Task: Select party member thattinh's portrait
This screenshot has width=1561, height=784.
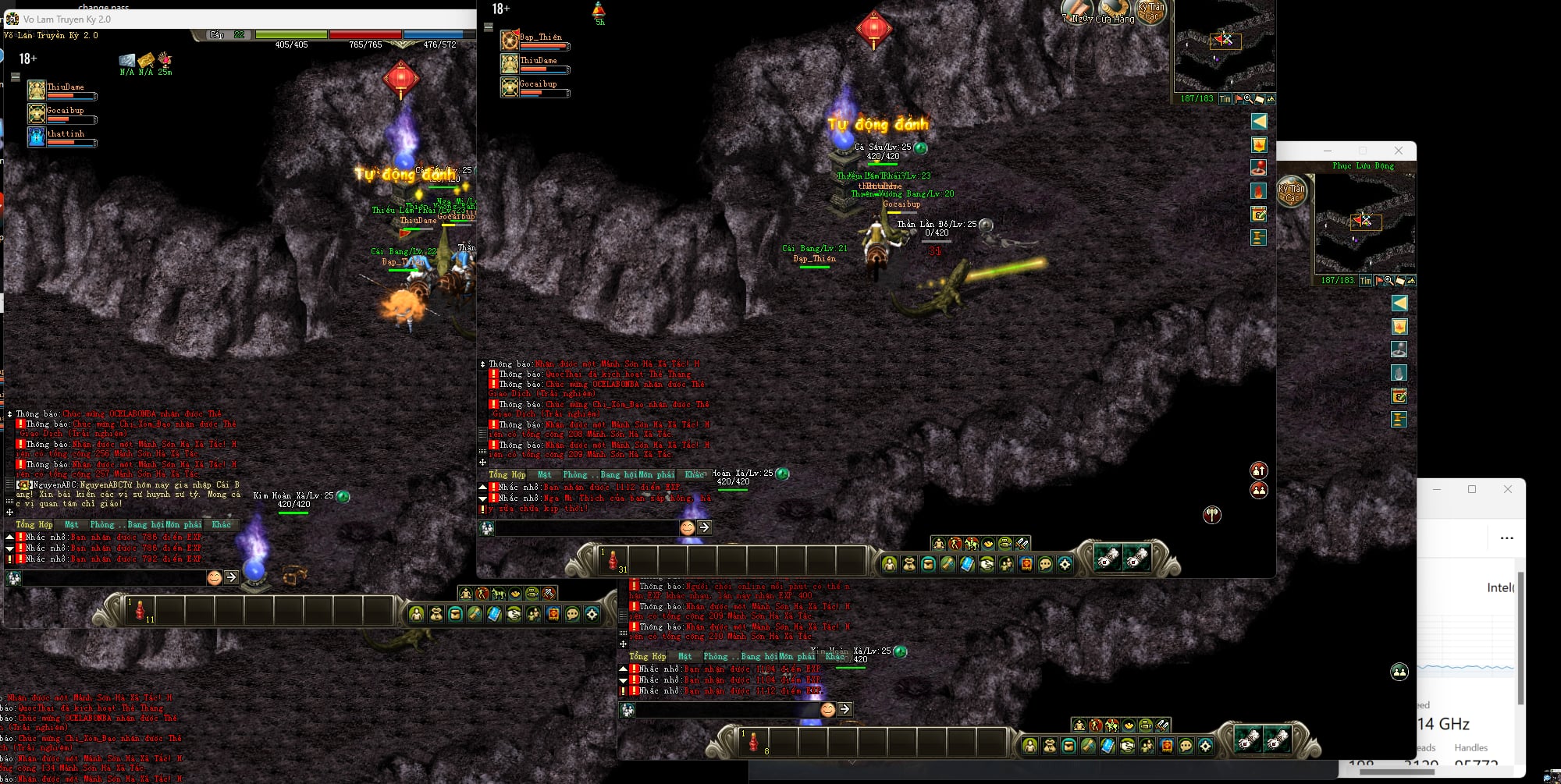Action: [x=37, y=137]
